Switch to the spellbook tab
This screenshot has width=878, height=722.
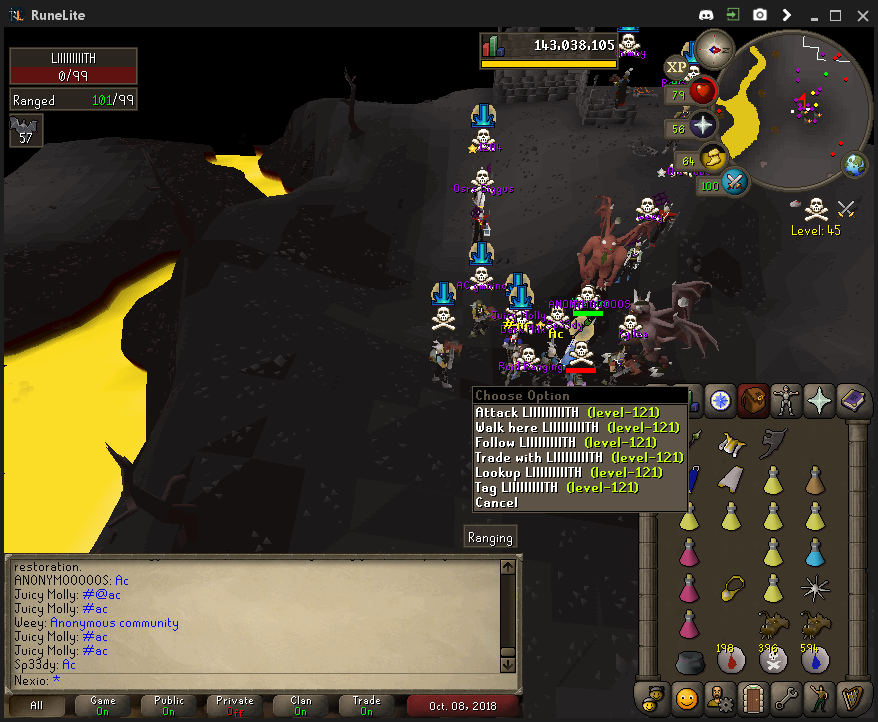click(853, 401)
